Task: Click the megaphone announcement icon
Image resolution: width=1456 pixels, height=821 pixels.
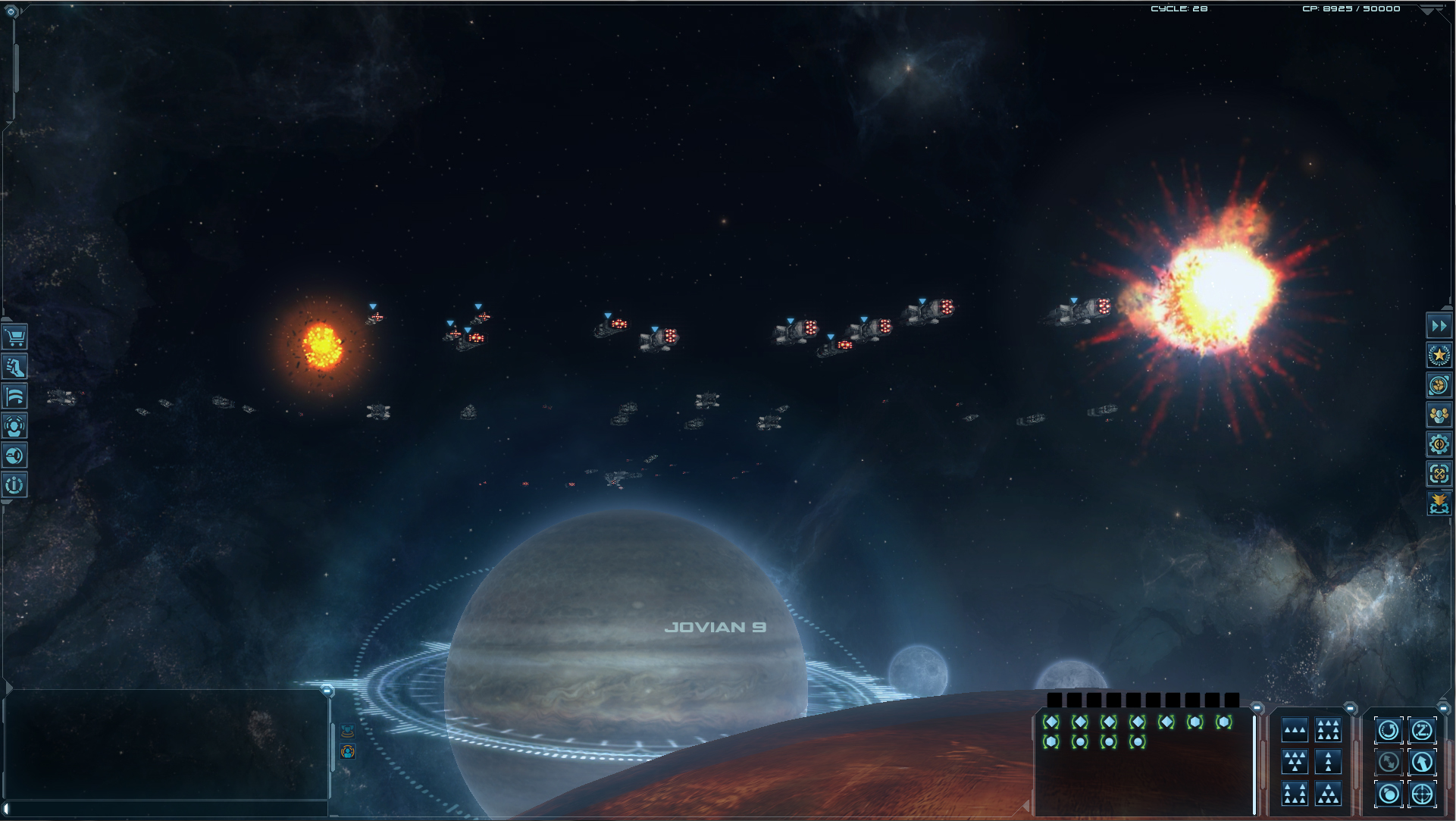Action: point(14,456)
